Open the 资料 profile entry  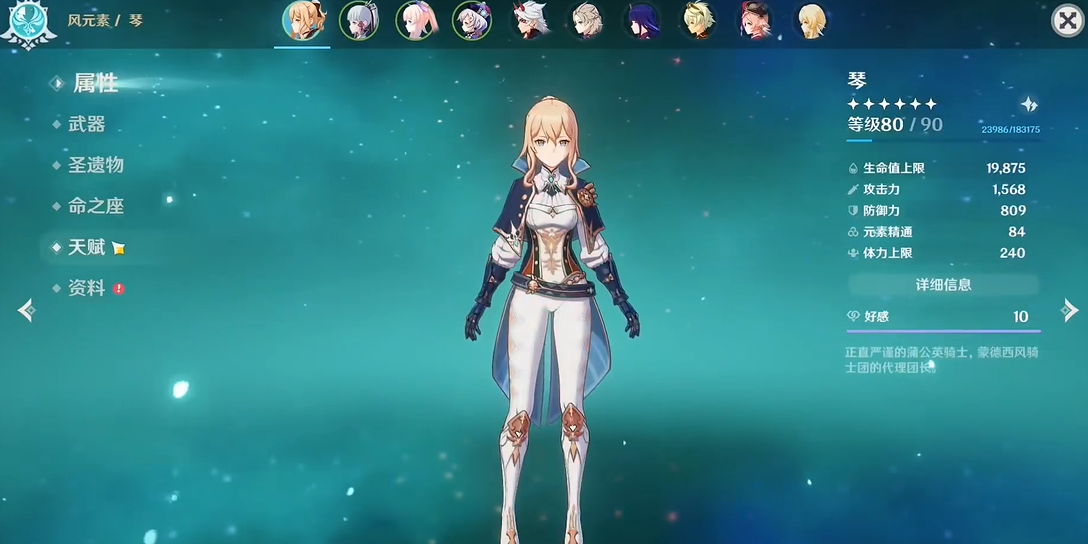pyautogui.click(x=87, y=288)
